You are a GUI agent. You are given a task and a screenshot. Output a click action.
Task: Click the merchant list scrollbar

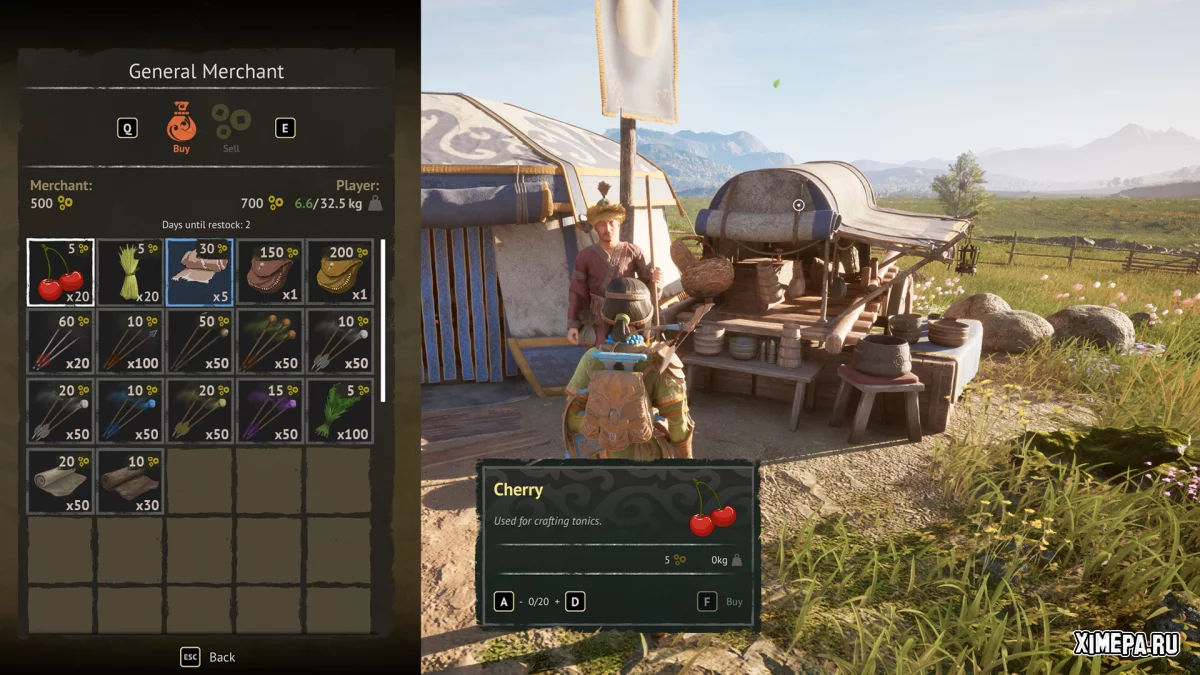coord(383,320)
